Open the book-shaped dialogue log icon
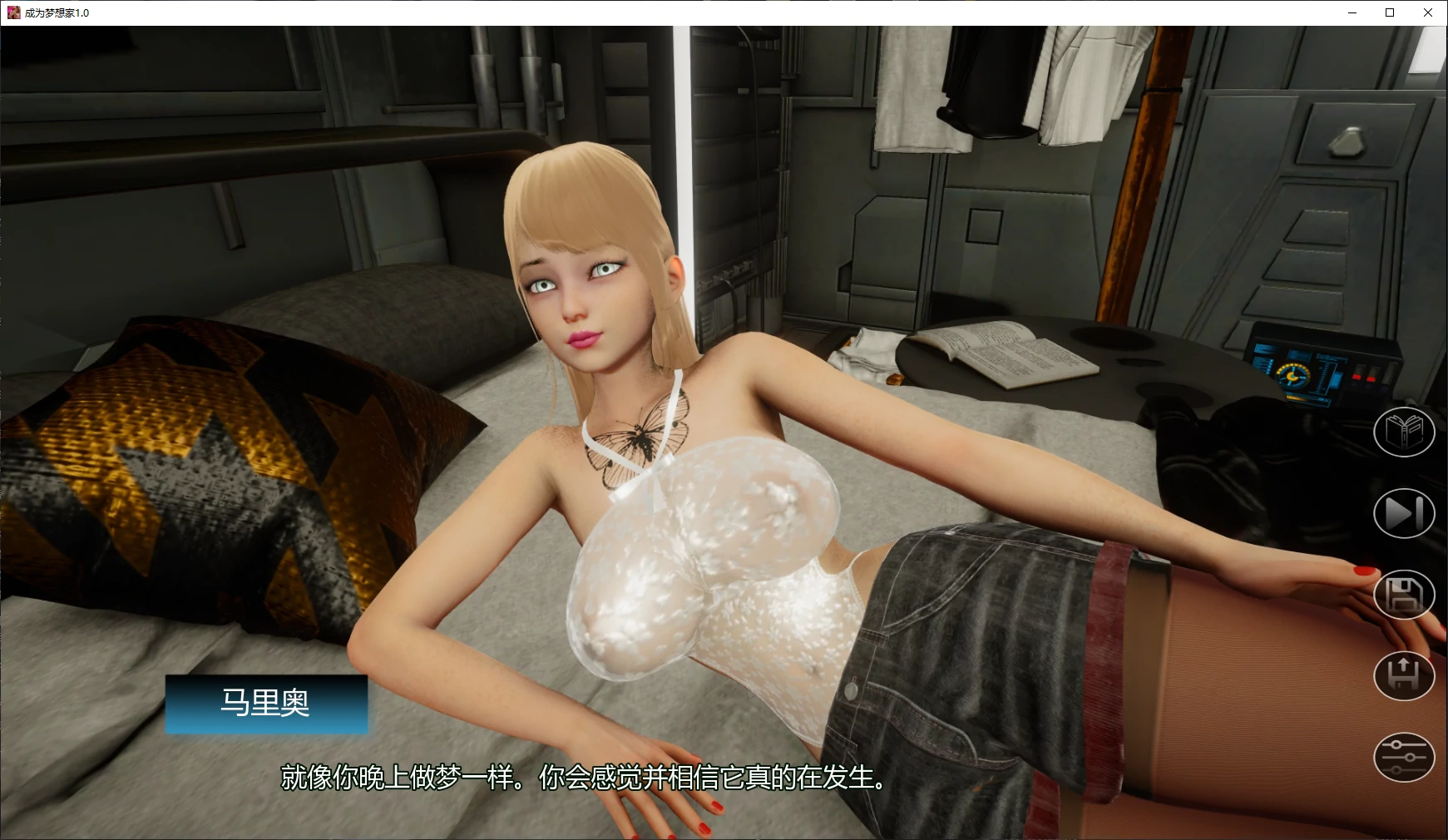The image size is (1448, 840). coord(1404,432)
